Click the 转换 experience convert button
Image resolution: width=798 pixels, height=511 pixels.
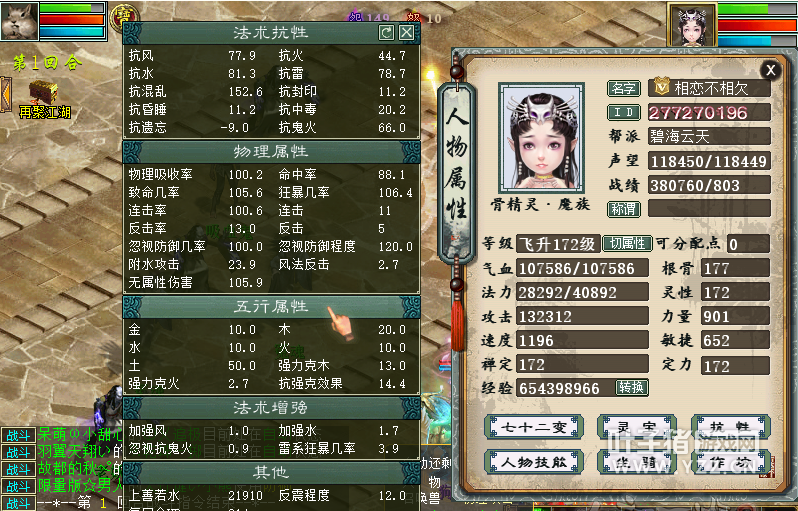click(x=631, y=388)
